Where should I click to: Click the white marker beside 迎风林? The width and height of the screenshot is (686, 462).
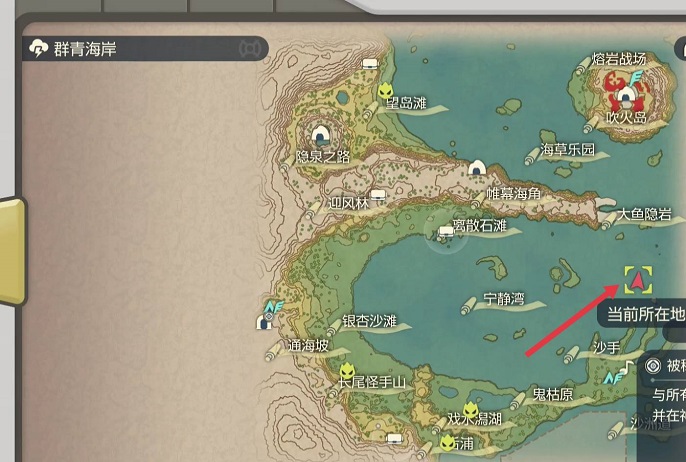[379, 195]
